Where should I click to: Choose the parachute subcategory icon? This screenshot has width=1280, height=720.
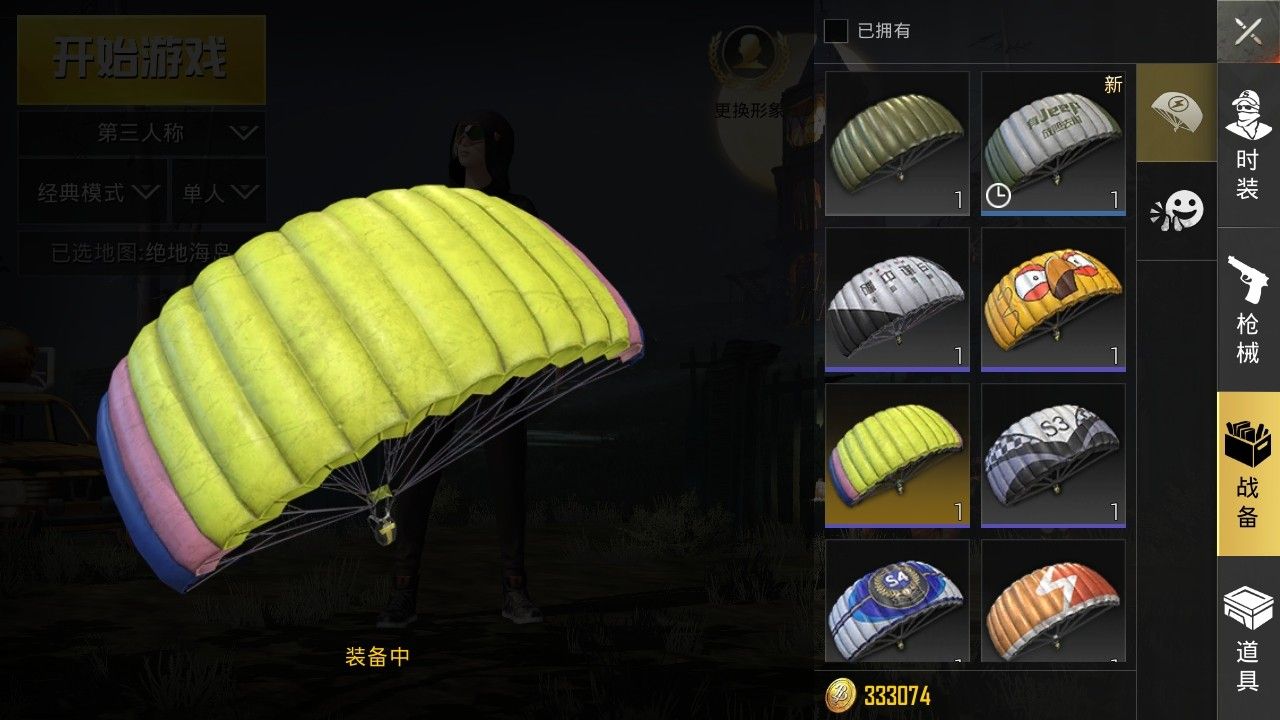tap(1176, 112)
